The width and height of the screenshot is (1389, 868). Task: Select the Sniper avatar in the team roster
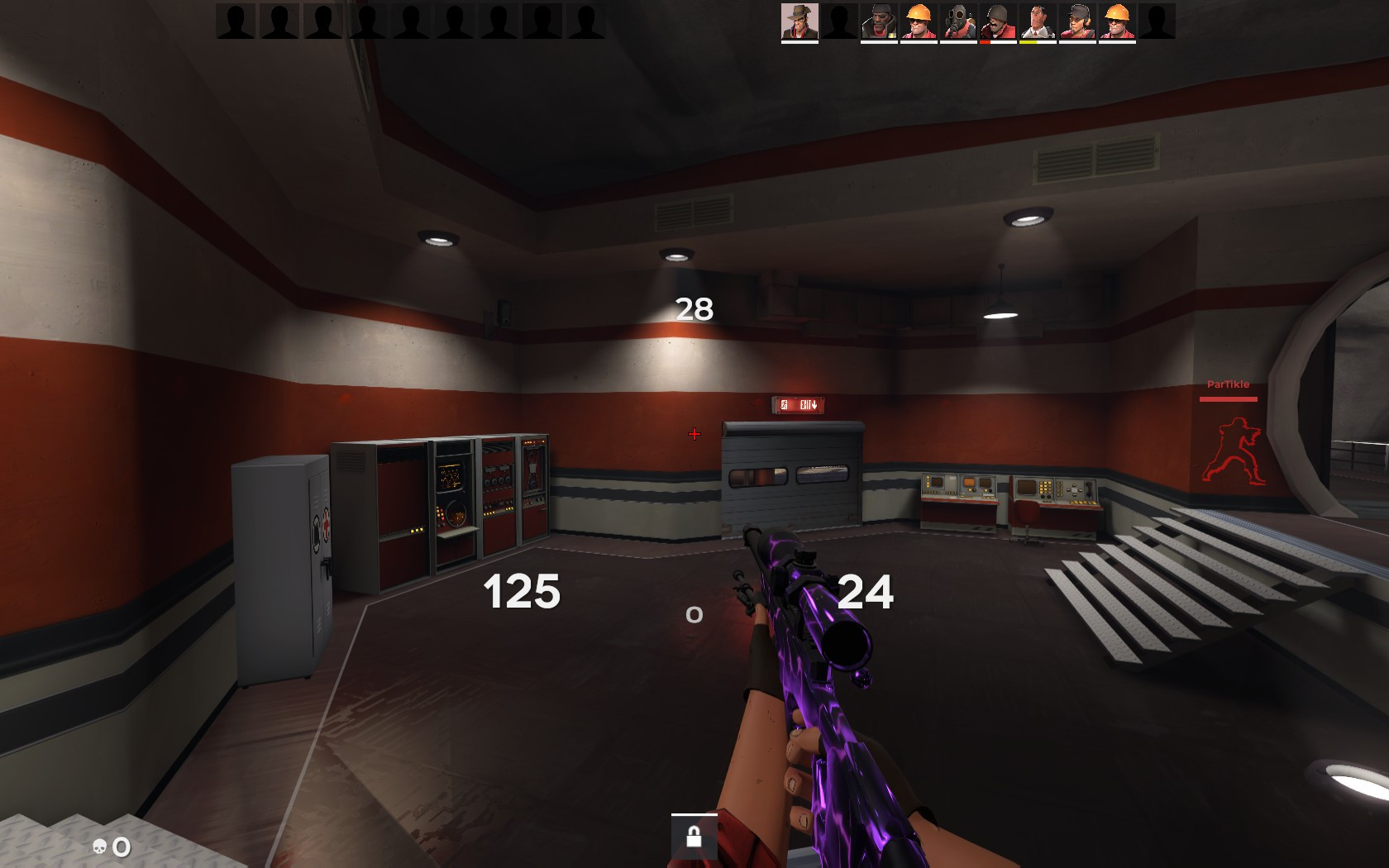798,22
